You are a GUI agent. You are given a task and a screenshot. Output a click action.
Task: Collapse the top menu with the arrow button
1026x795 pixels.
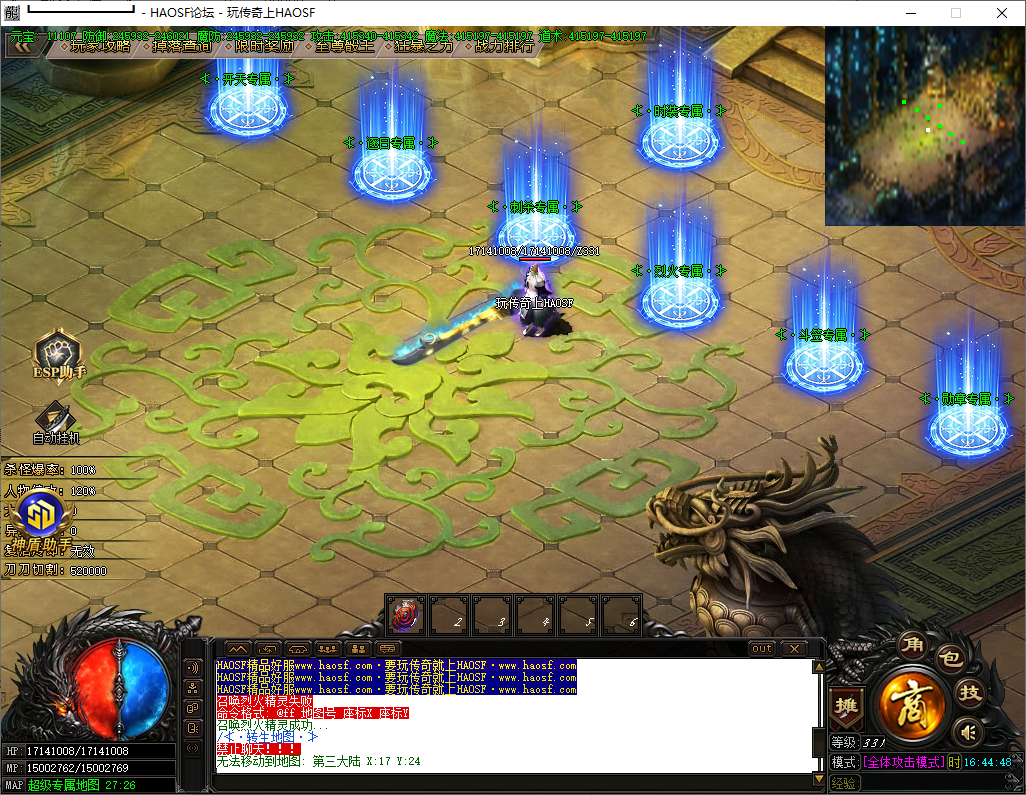tap(21, 45)
